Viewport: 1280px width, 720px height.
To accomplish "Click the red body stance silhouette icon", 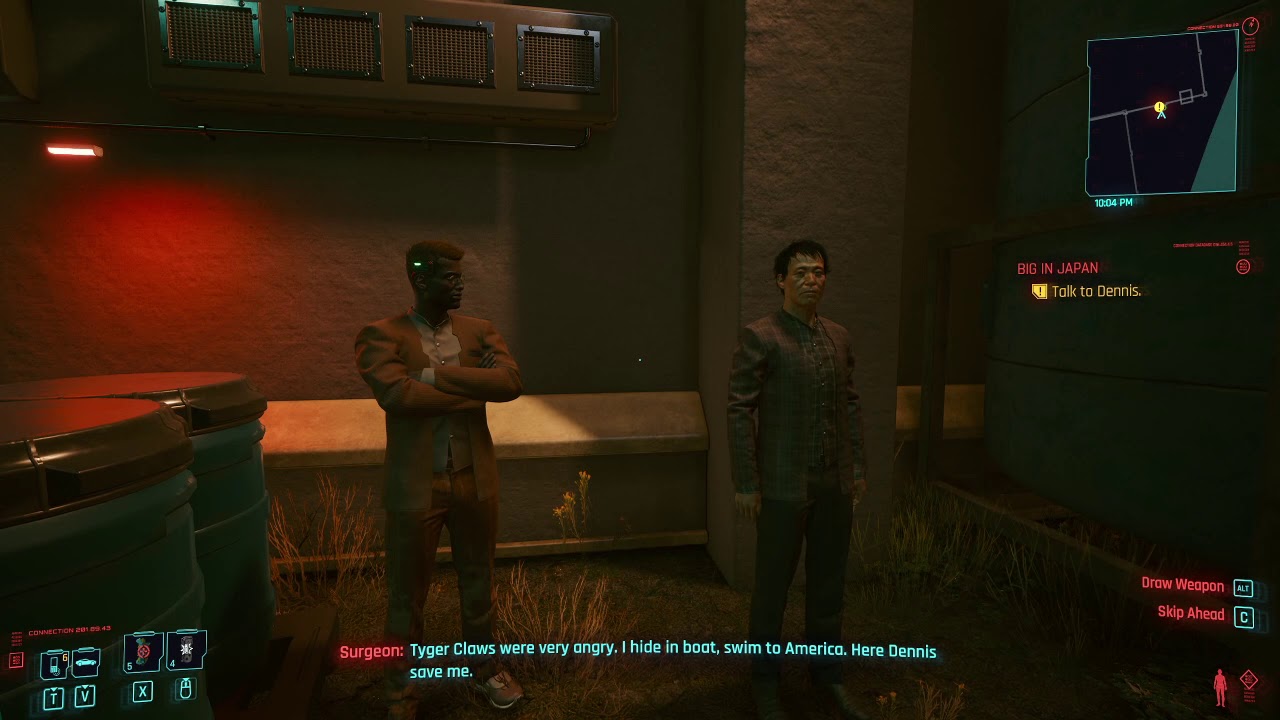I will coord(1220,687).
